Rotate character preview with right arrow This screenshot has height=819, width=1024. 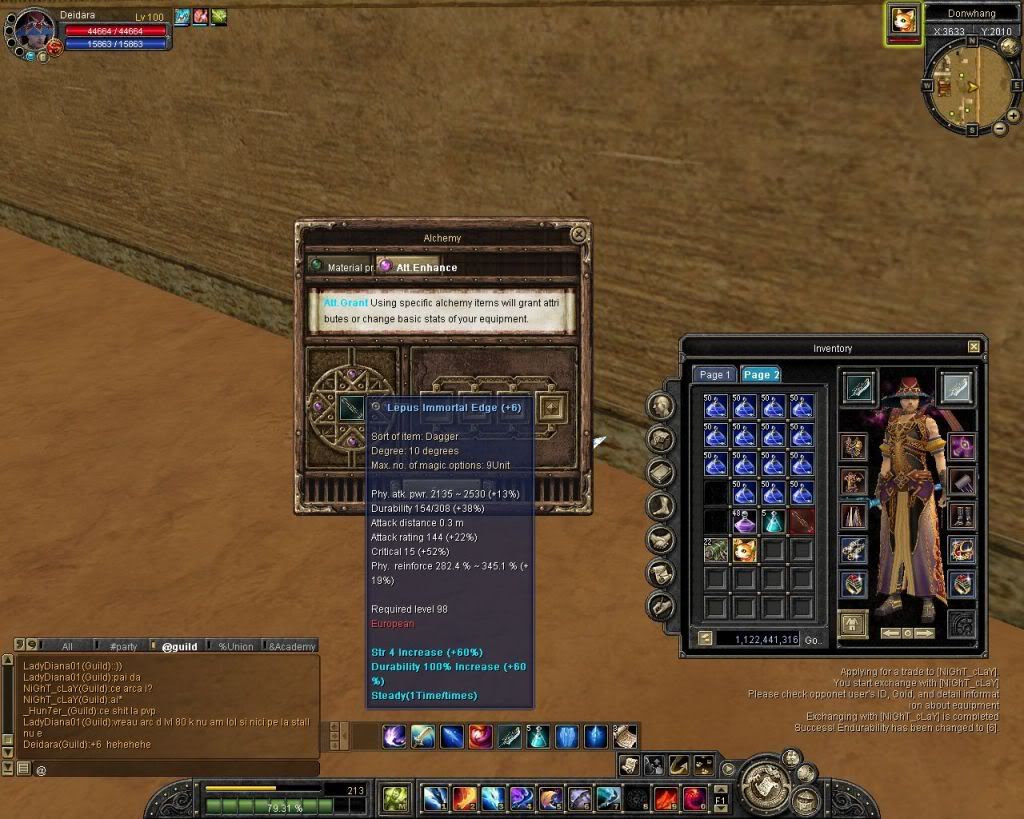coord(924,633)
